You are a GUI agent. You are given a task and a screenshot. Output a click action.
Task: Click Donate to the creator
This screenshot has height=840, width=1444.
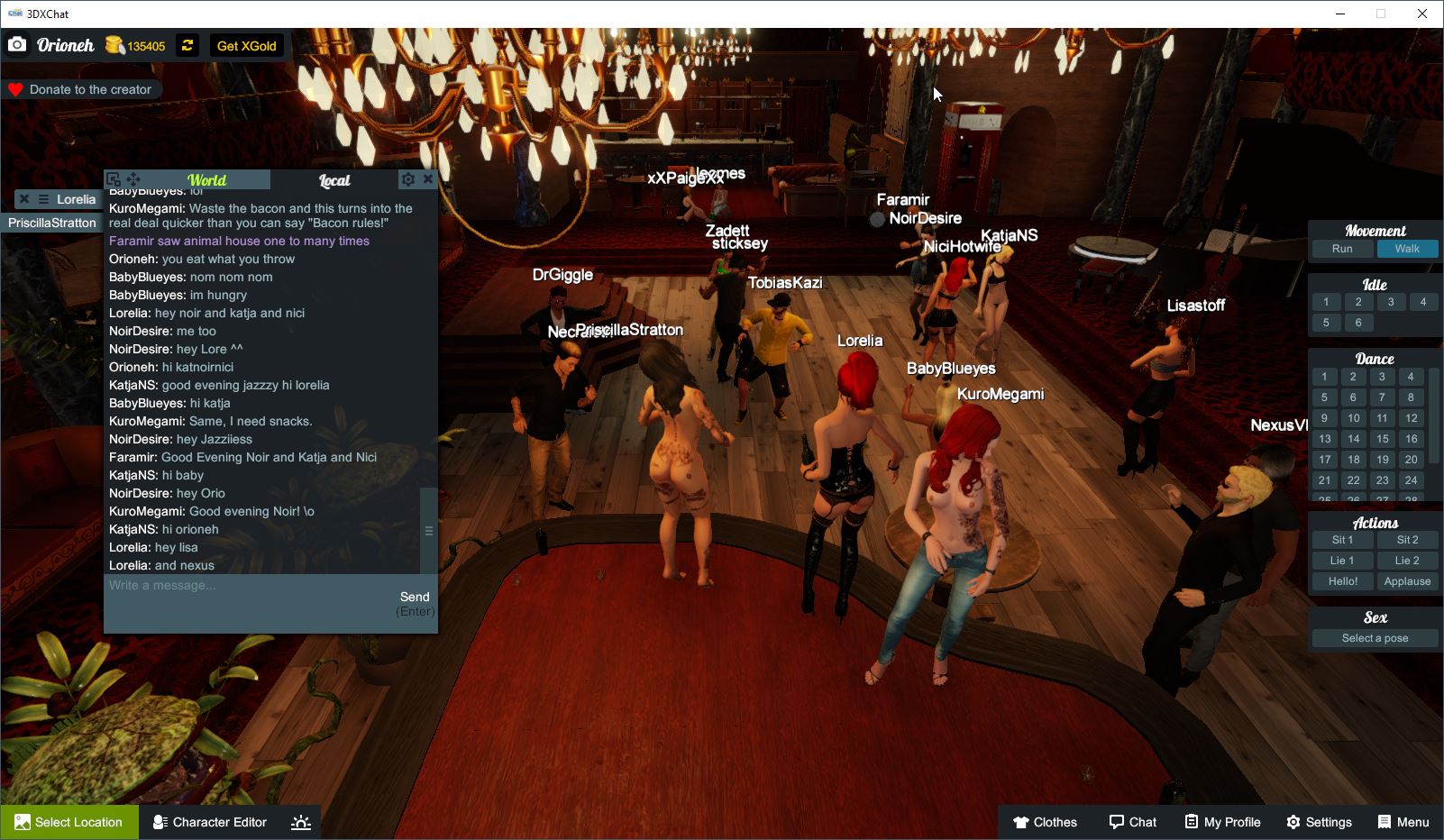pyautogui.click(x=82, y=89)
